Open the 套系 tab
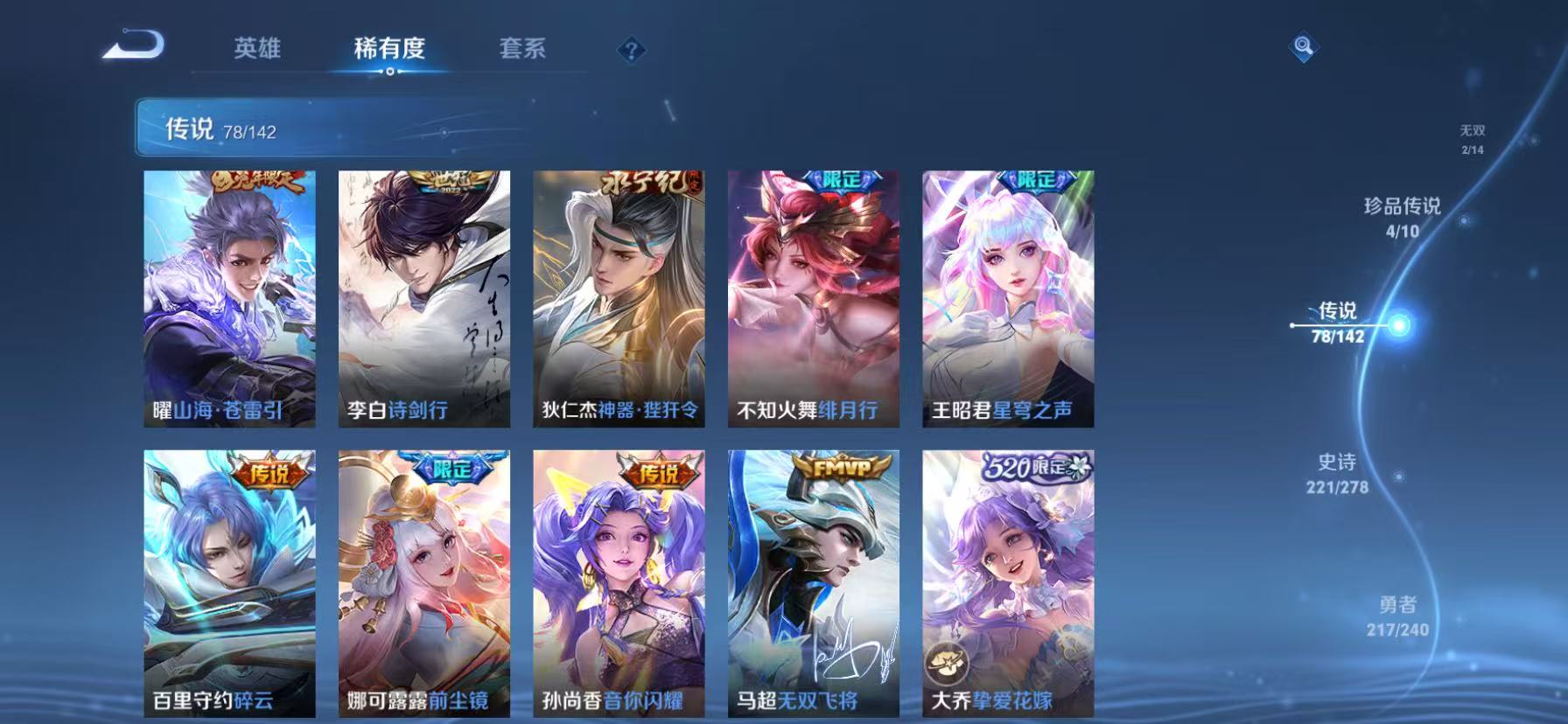Screen dimensions: 1568x724 [522, 50]
